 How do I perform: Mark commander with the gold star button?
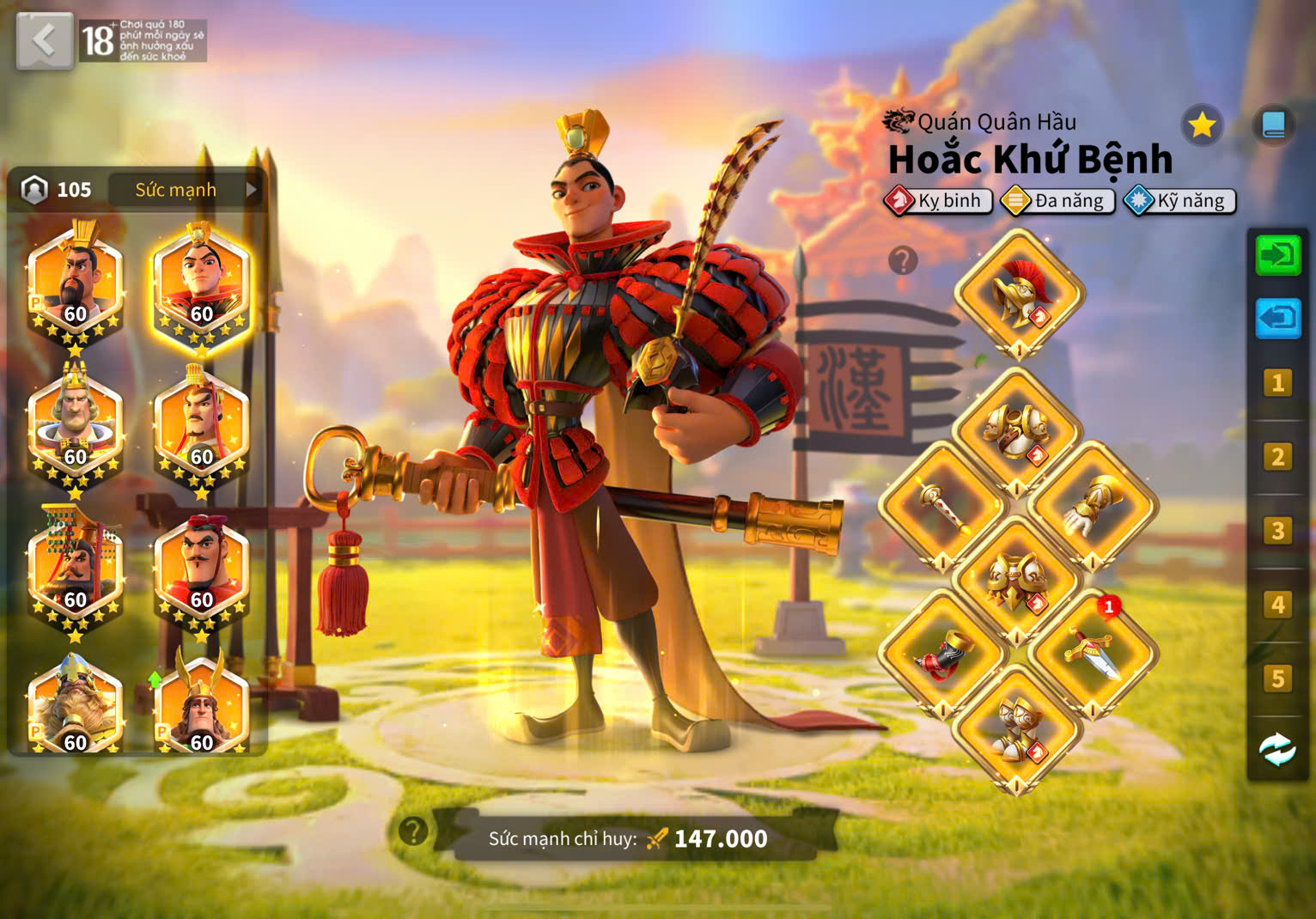tap(1201, 125)
